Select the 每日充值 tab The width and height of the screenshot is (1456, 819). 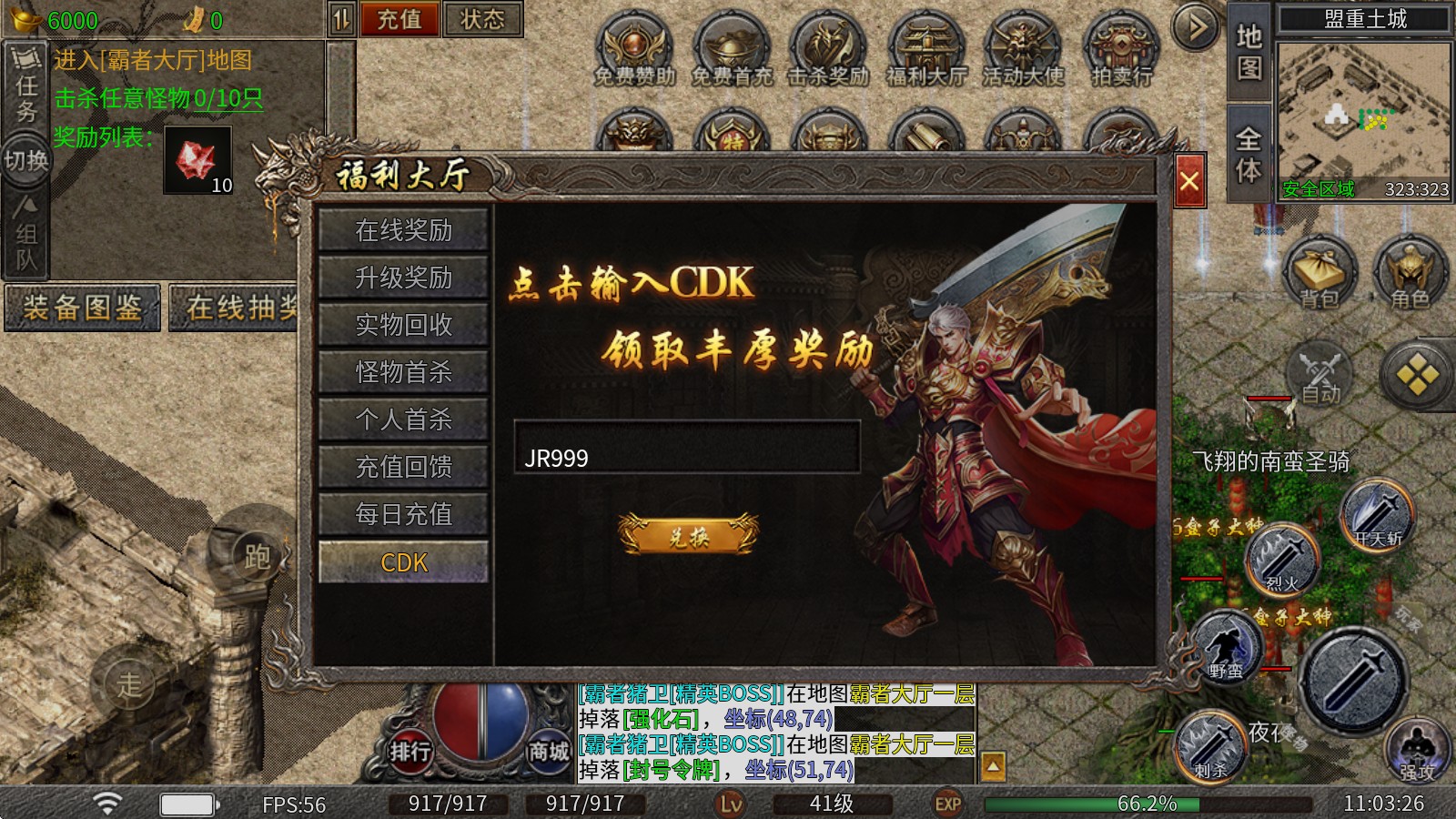tap(403, 514)
